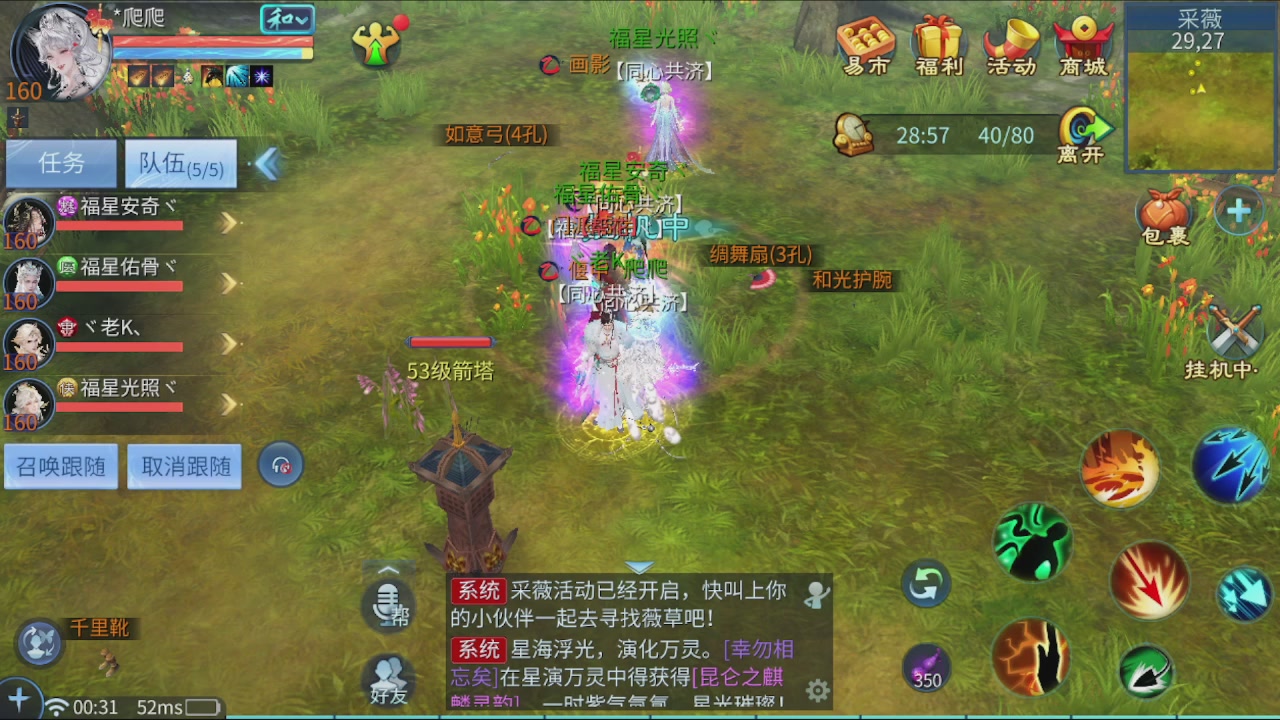The width and height of the screenshot is (1280, 720).
Task: Toggle team voice with the headset icon
Action: [x=281, y=464]
